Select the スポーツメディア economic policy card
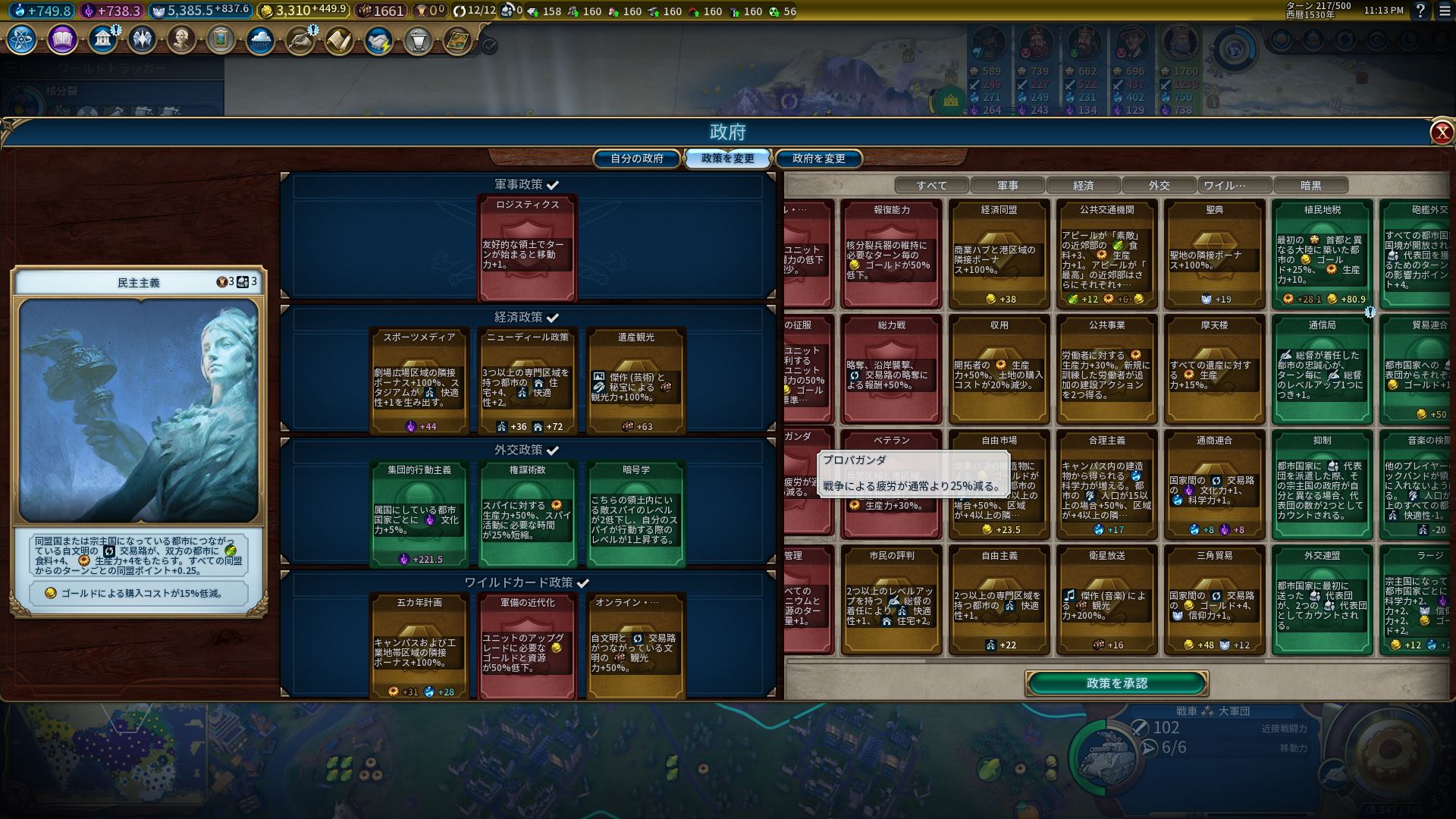Image resolution: width=1456 pixels, height=819 pixels. [419, 379]
